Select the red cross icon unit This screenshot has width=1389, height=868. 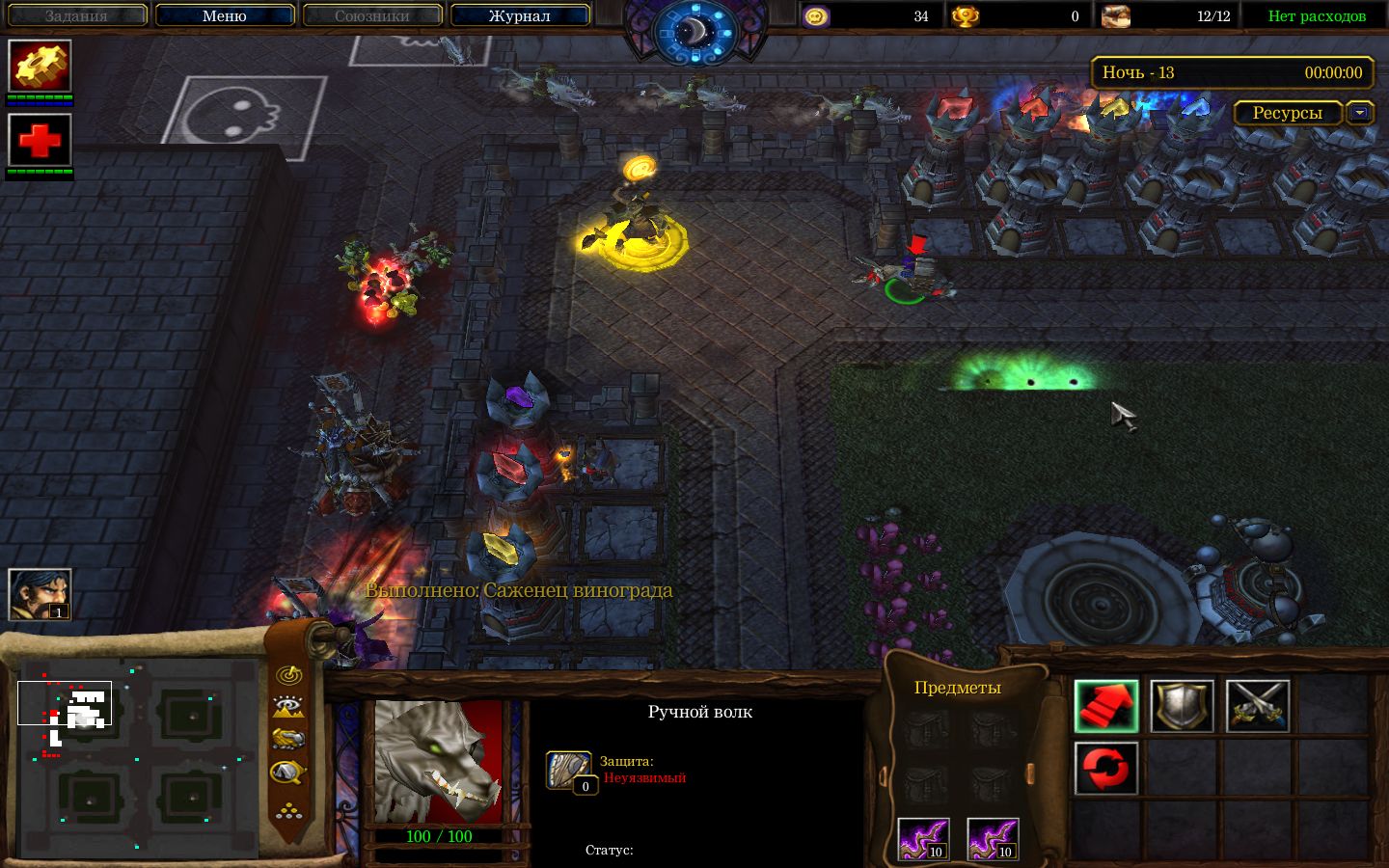click(x=40, y=140)
